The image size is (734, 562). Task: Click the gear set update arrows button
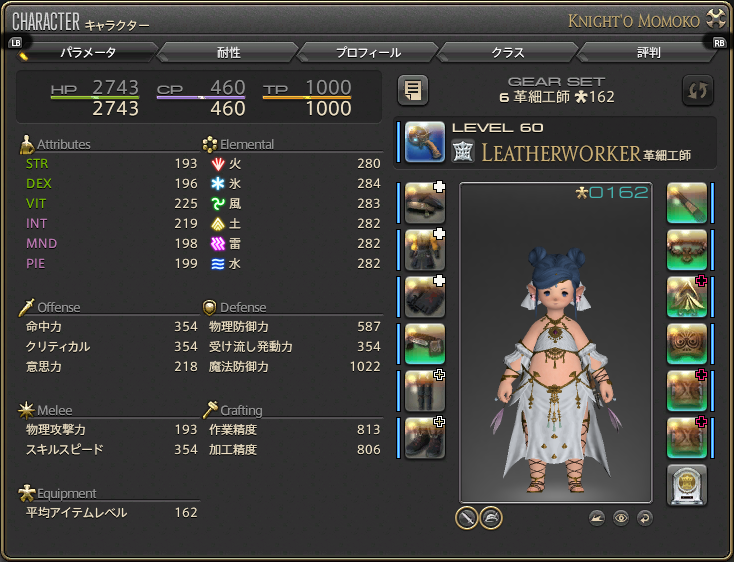point(697,91)
